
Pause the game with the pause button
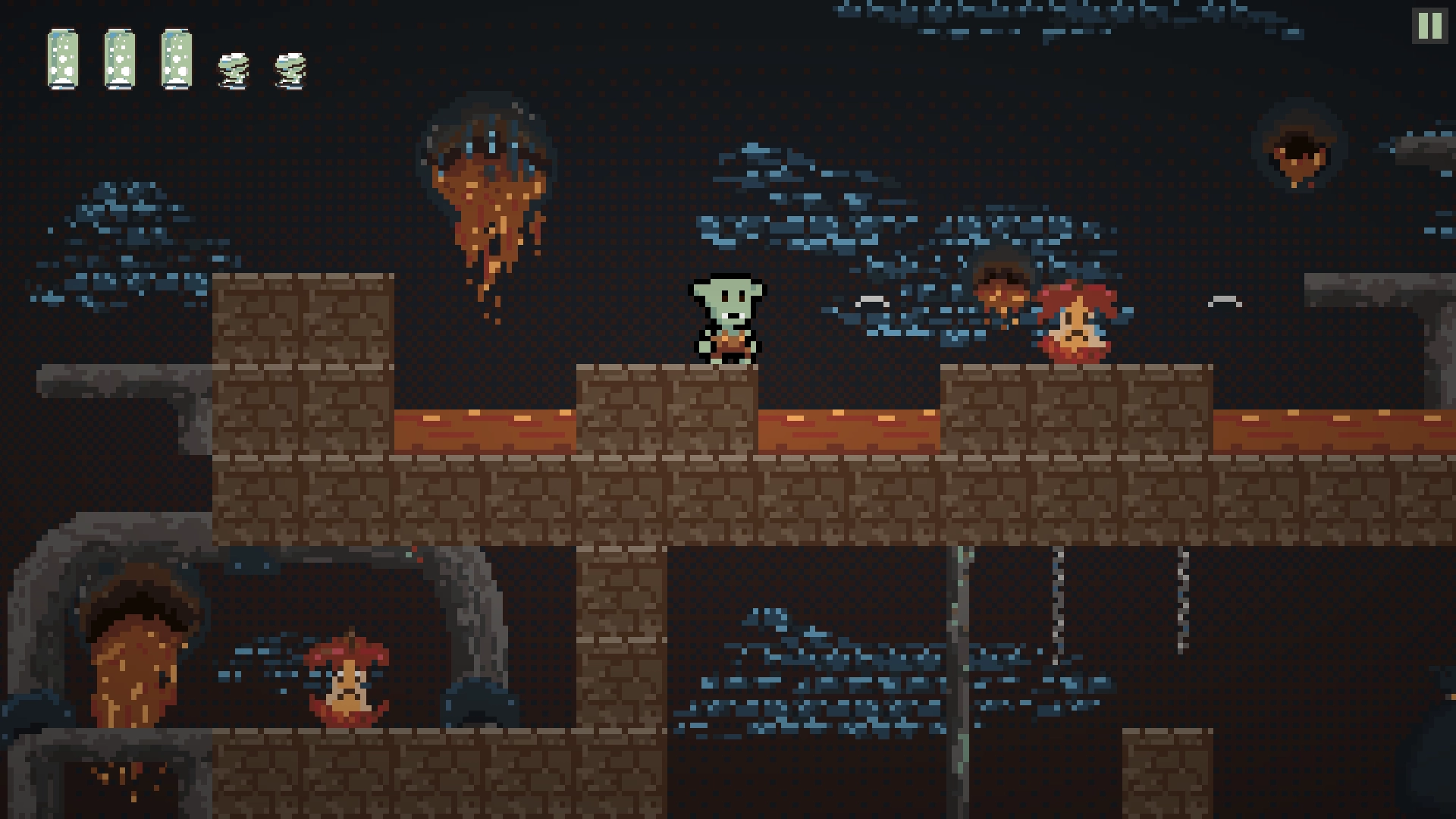(1429, 27)
